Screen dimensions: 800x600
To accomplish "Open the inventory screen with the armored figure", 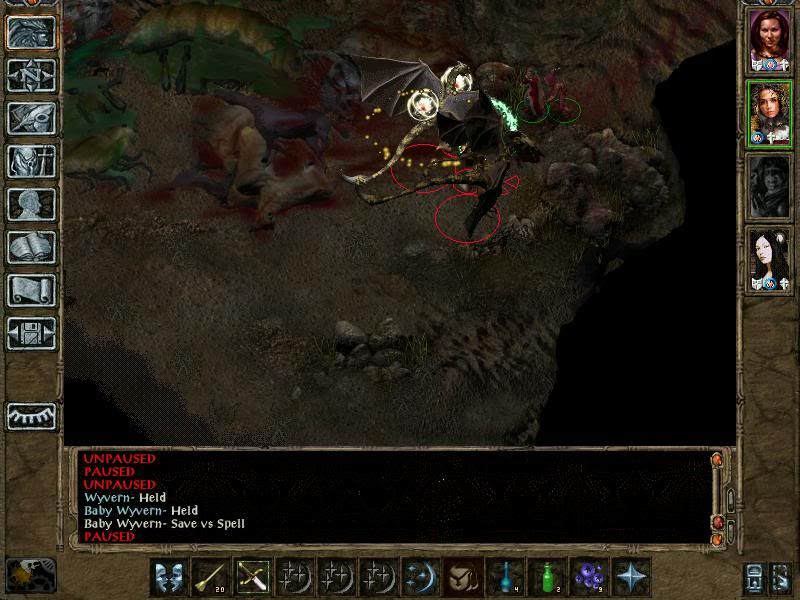I will pos(31,161).
